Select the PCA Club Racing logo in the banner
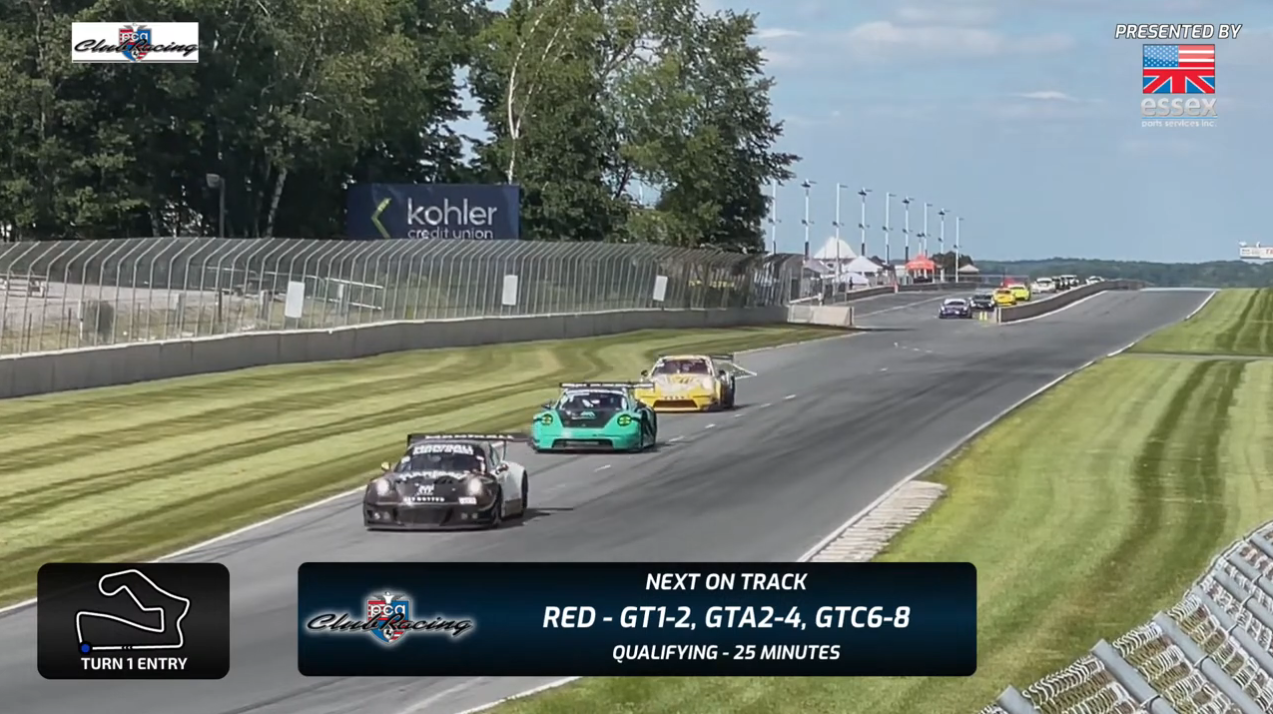Viewport: 1273px width, 714px height. pos(390,619)
